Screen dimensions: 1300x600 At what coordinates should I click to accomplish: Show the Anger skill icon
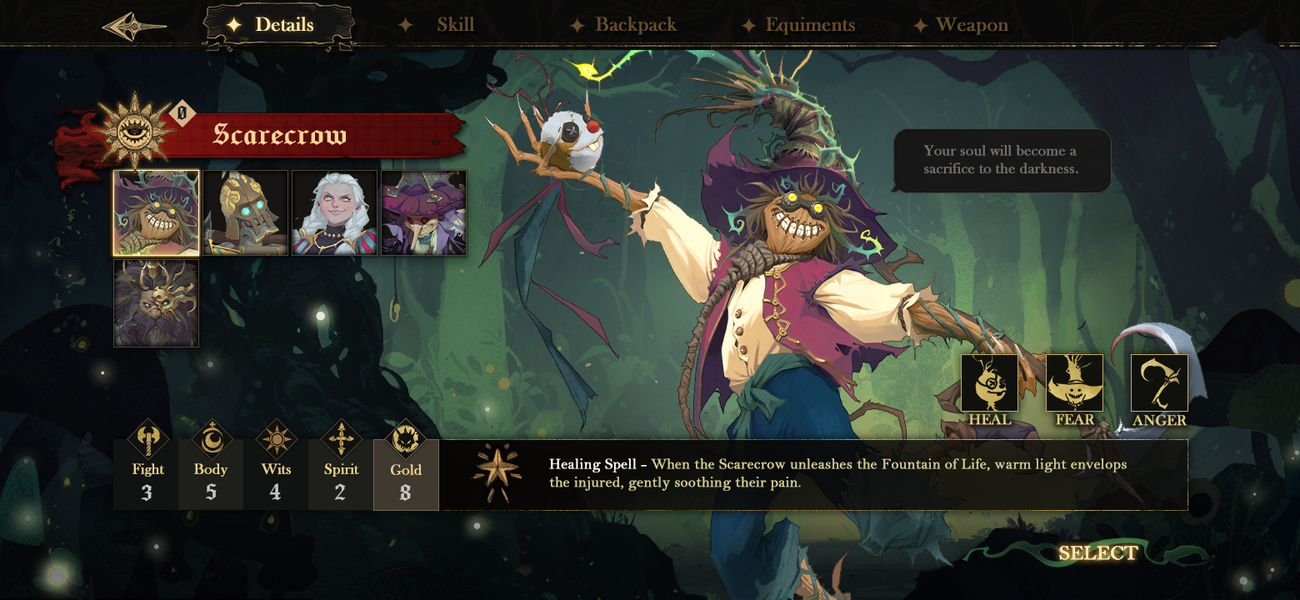point(1159,384)
